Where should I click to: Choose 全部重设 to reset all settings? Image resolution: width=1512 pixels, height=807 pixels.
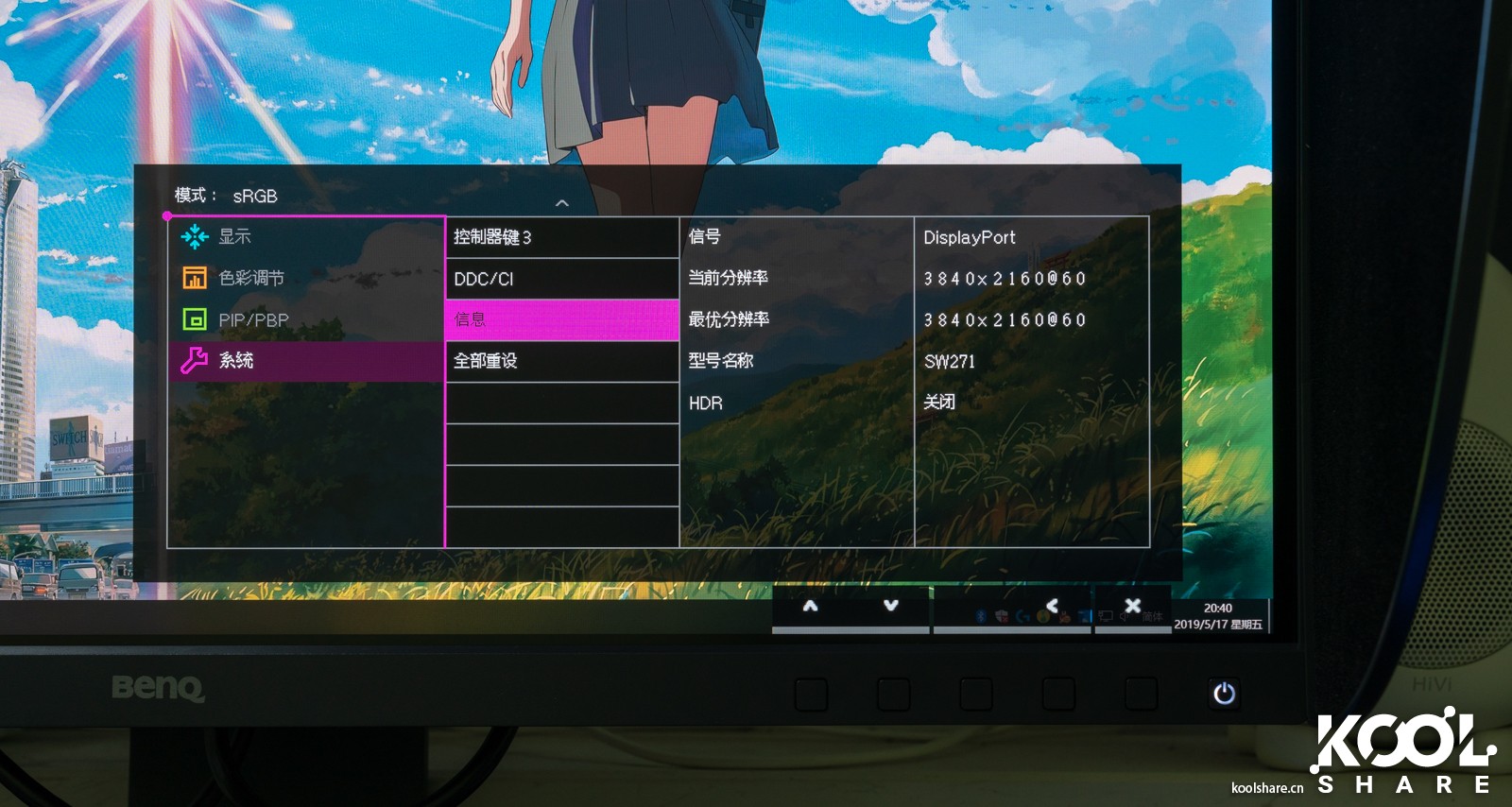(x=562, y=360)
